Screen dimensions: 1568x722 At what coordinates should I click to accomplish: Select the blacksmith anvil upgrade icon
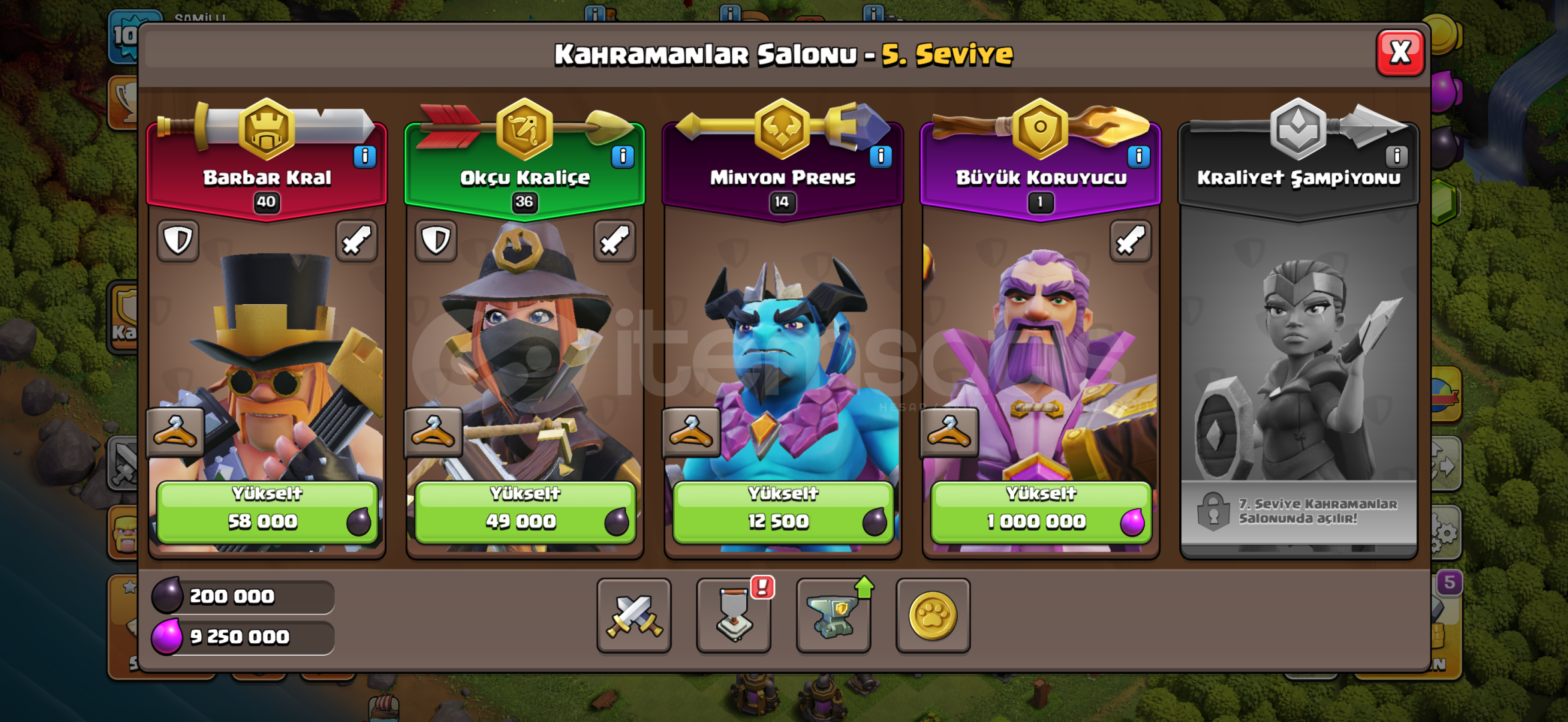tap(833, 616)
